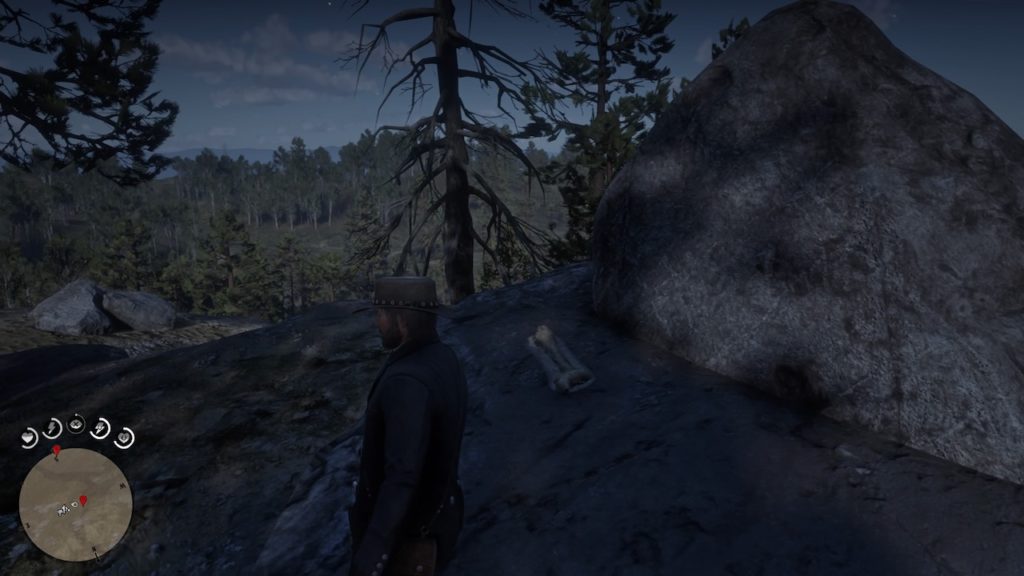1024x576 pixels.
Task: Click the red marker beside the player arrow
Action: (x=82, y=500)
